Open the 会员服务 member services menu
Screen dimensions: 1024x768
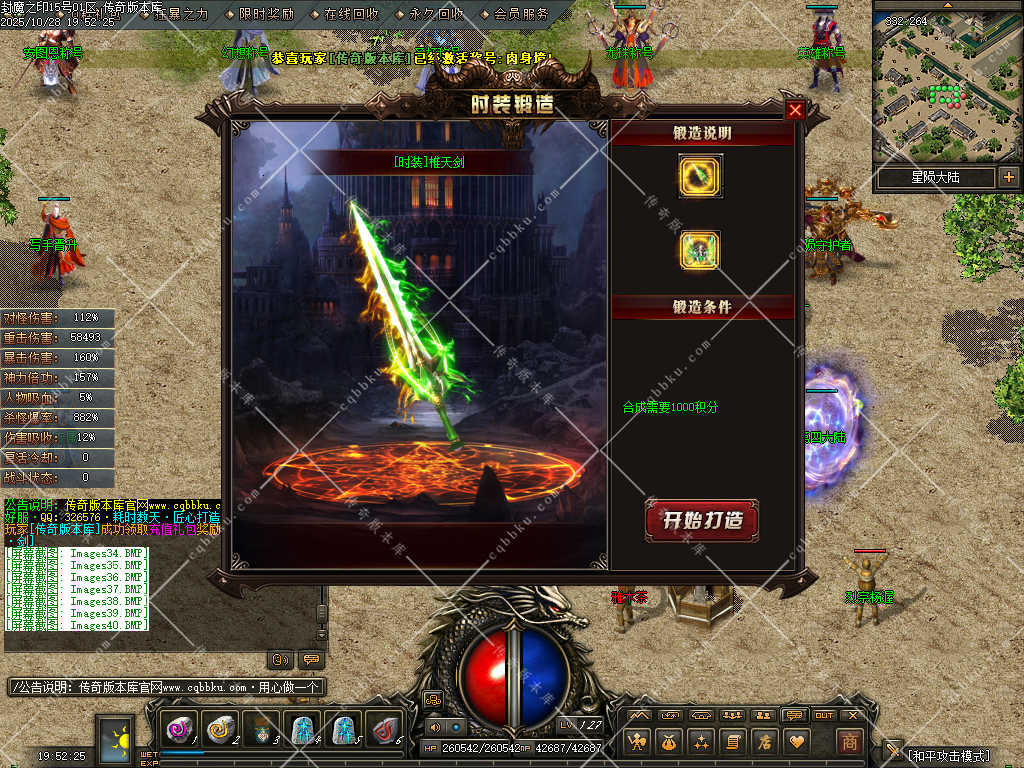(521, 14)
